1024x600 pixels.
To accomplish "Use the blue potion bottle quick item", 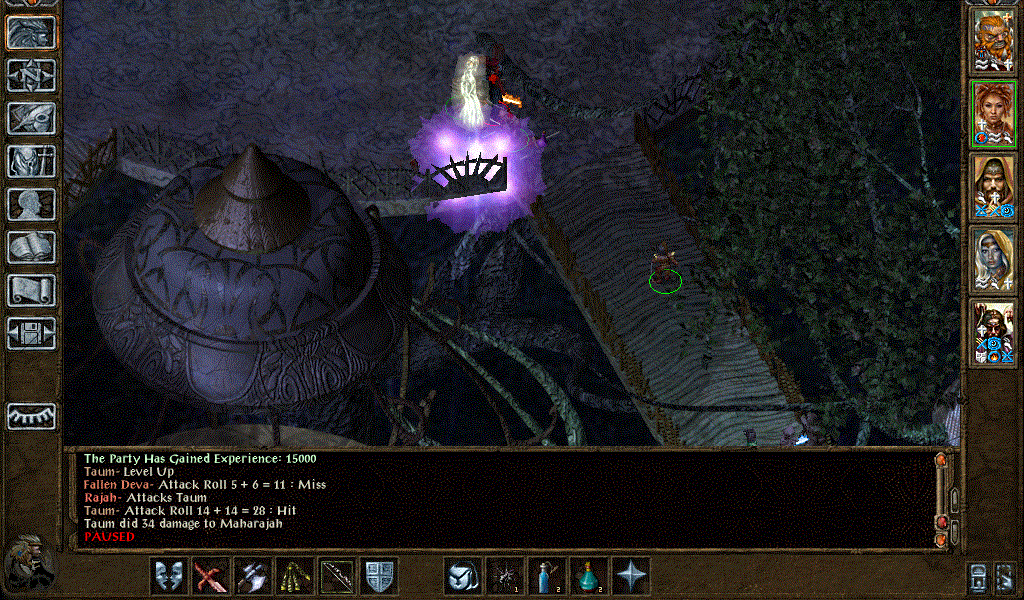I will [547, 577].
